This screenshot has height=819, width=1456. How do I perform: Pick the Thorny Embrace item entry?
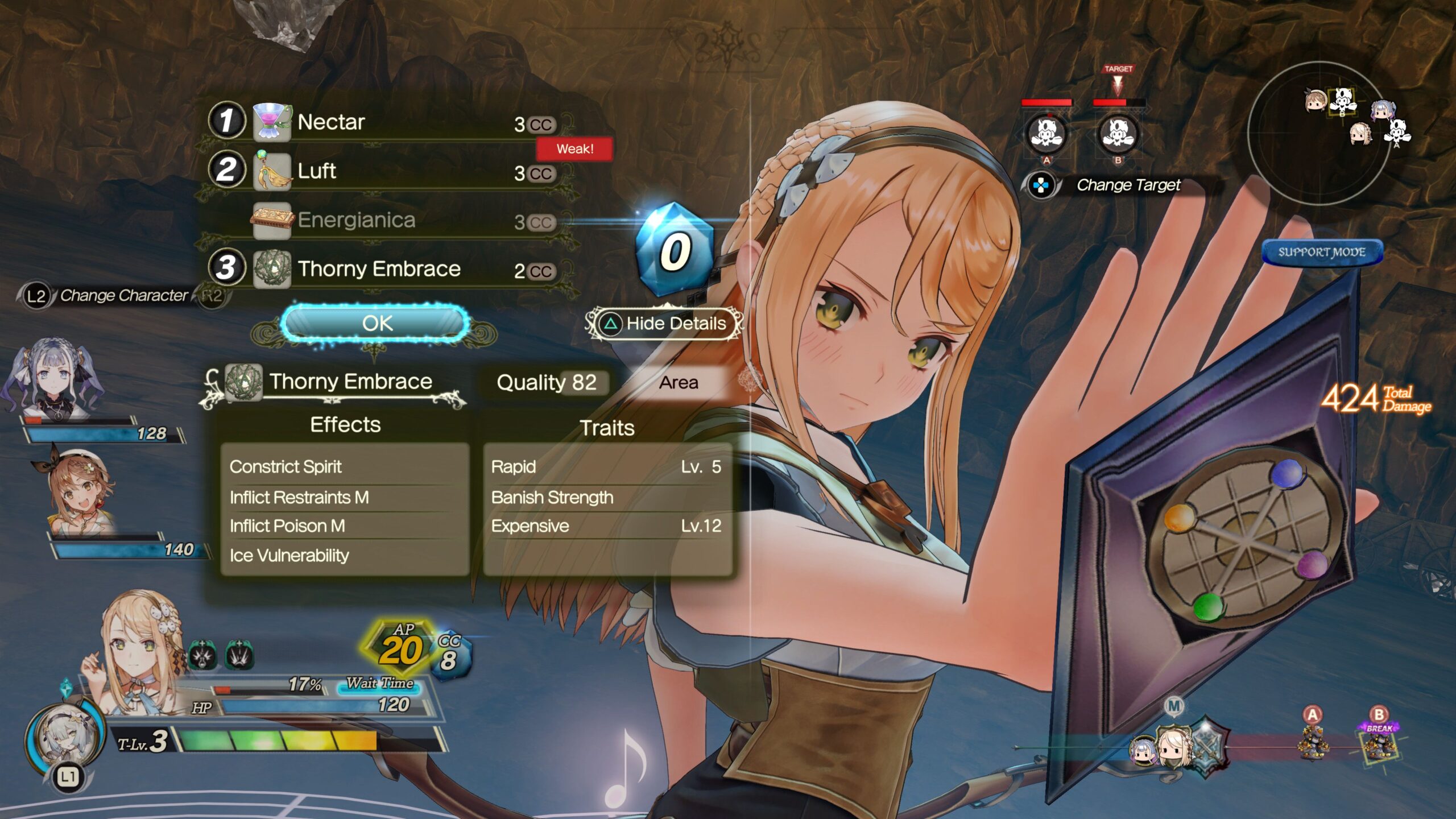pos(387,268)
